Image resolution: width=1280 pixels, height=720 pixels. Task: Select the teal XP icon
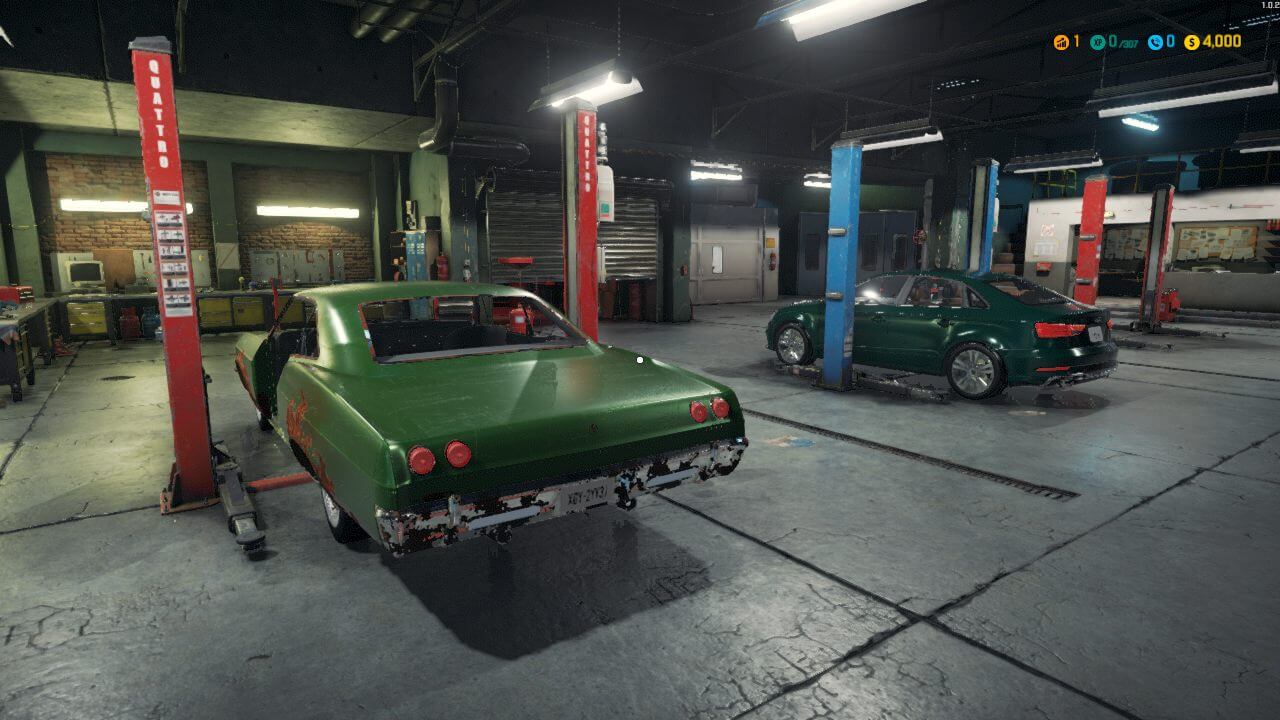[x=1097, y=42]
